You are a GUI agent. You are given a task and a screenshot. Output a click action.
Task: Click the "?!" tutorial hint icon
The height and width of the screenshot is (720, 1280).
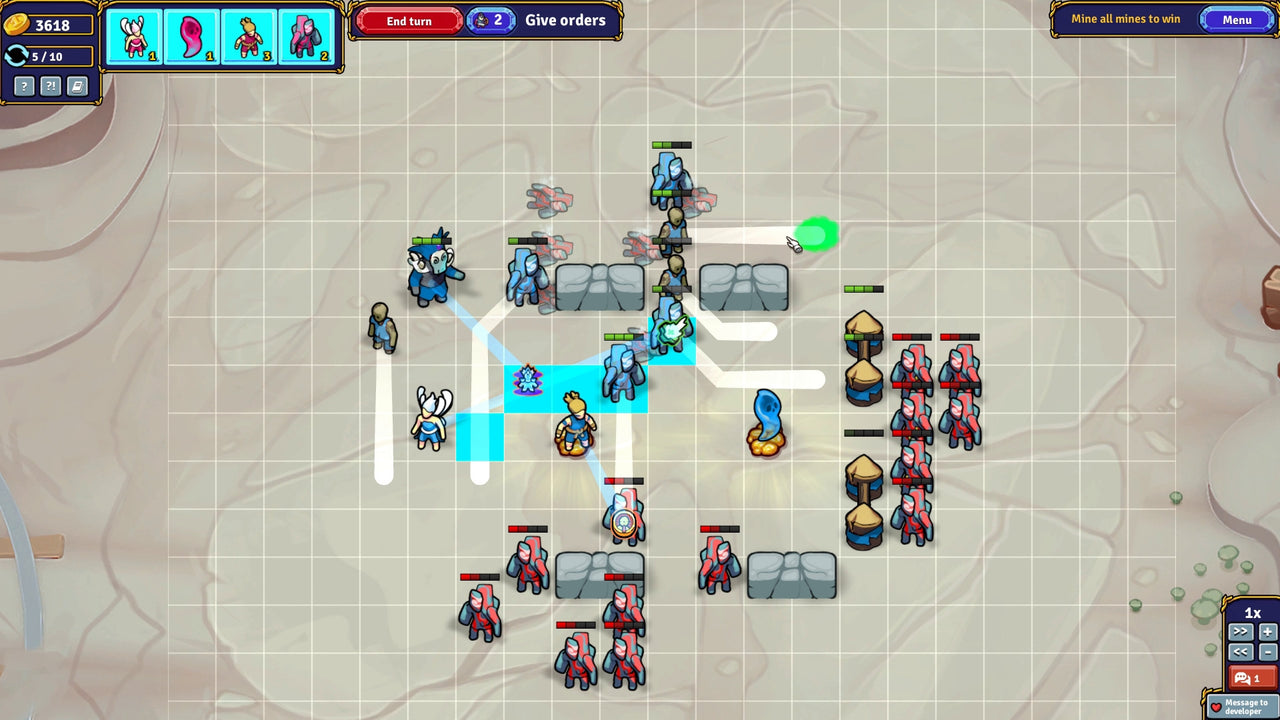(48, 87)
